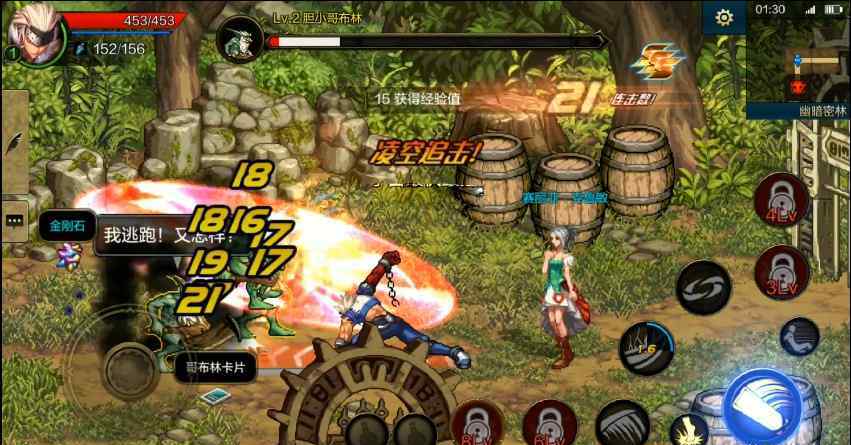This screenshot has height=445, width=851.
Task: Open the feather quill side tab
Action: (x=14, y=142)
